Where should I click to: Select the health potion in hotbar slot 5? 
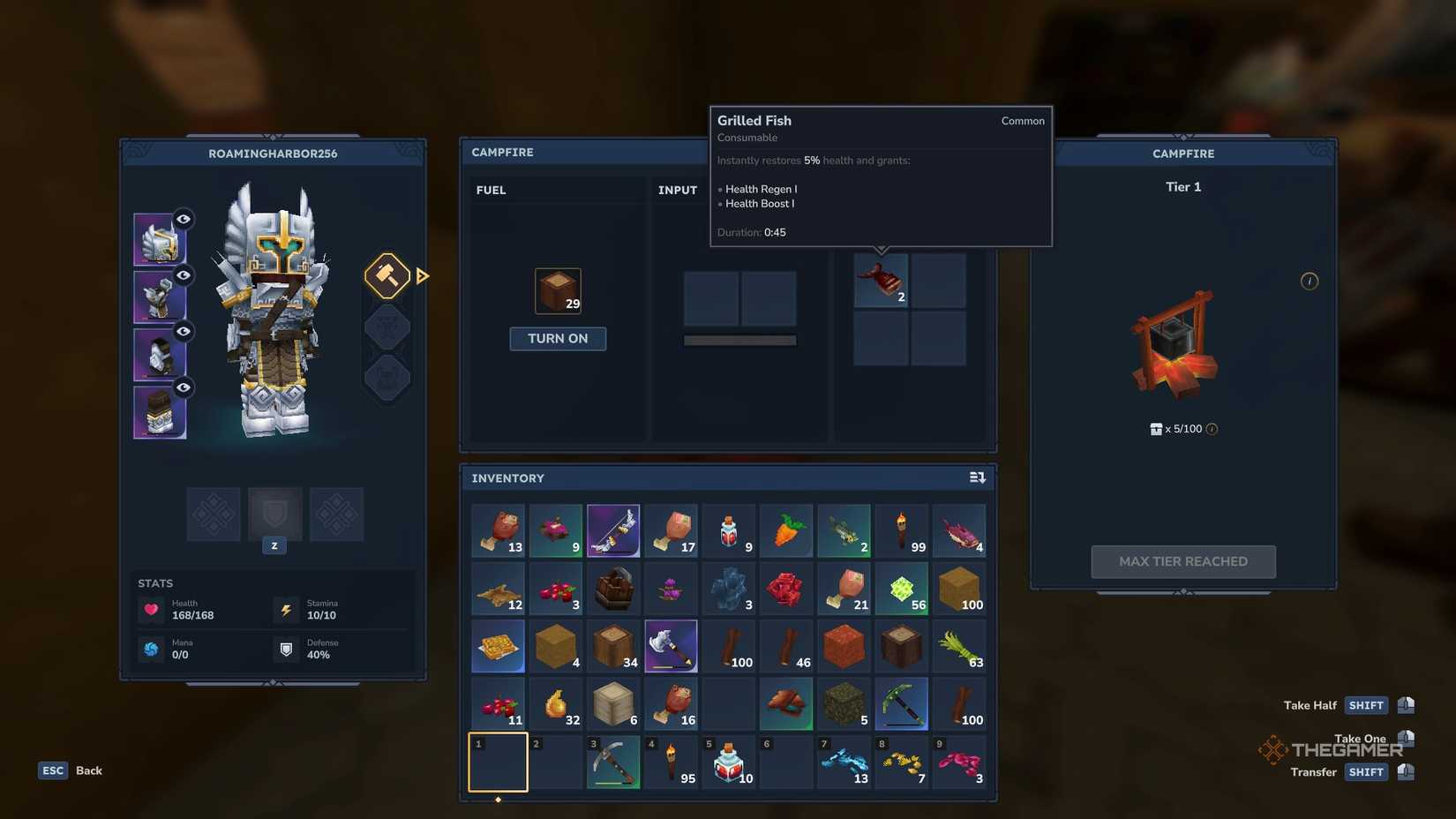click(x=728, y=762)
